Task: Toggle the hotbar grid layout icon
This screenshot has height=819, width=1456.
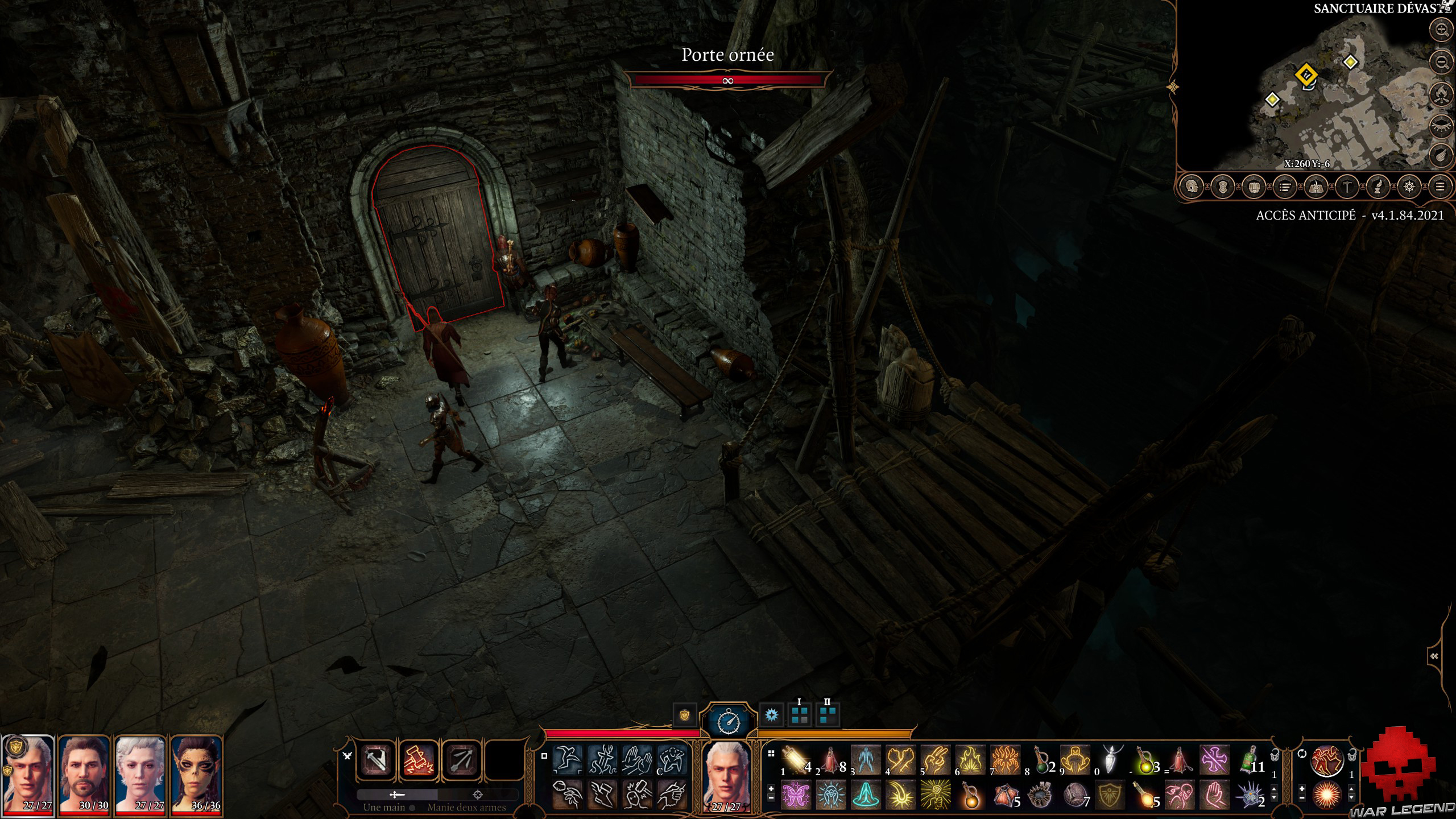Action: click(x=771, y=753)
